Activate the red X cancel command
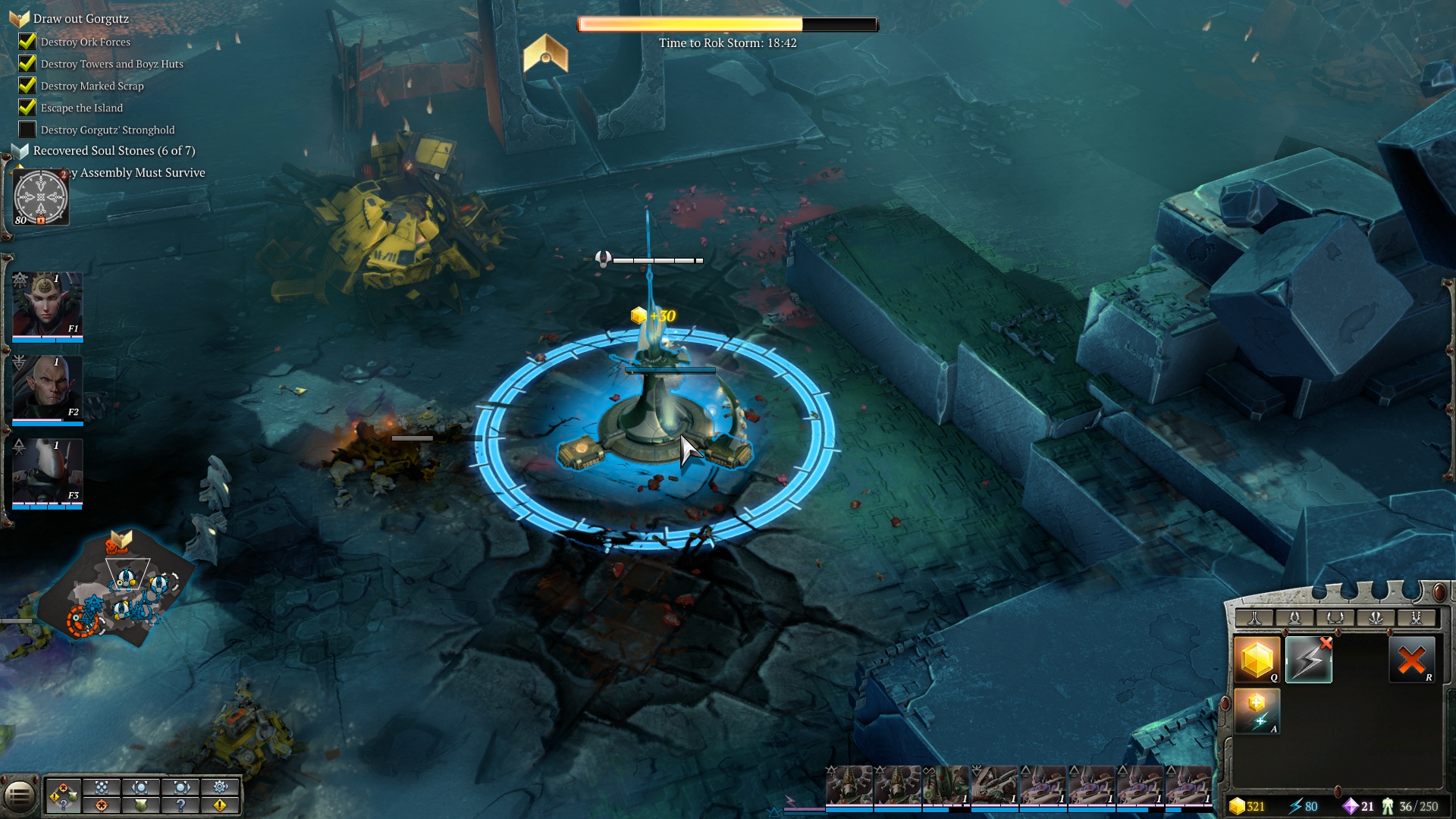 tap(1411, 659)
